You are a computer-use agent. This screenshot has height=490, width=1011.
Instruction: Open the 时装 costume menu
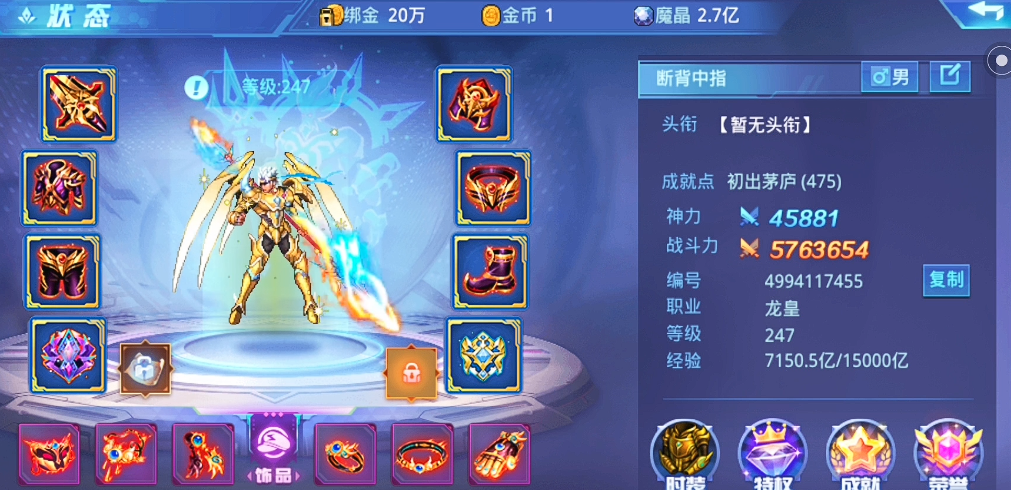pyautogui.click(x=685, y=454)
